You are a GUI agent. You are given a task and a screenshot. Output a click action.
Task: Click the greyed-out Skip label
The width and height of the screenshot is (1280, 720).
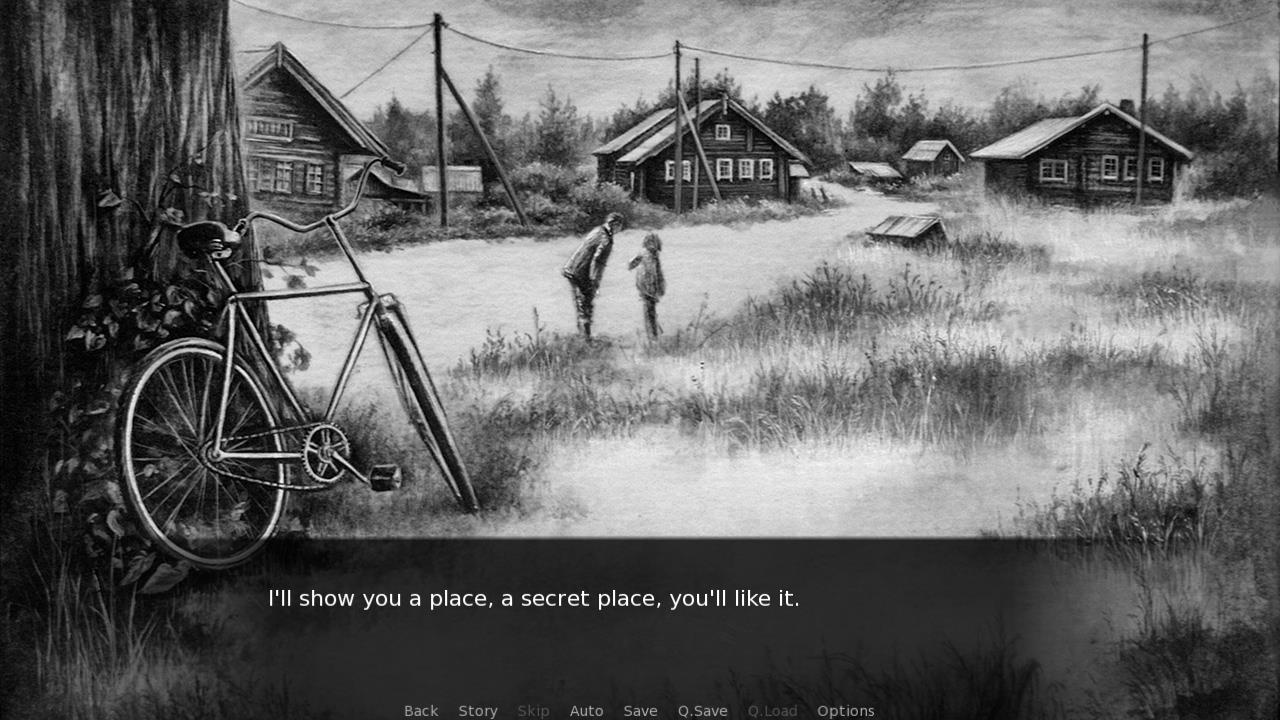click(x=533, y=711)
